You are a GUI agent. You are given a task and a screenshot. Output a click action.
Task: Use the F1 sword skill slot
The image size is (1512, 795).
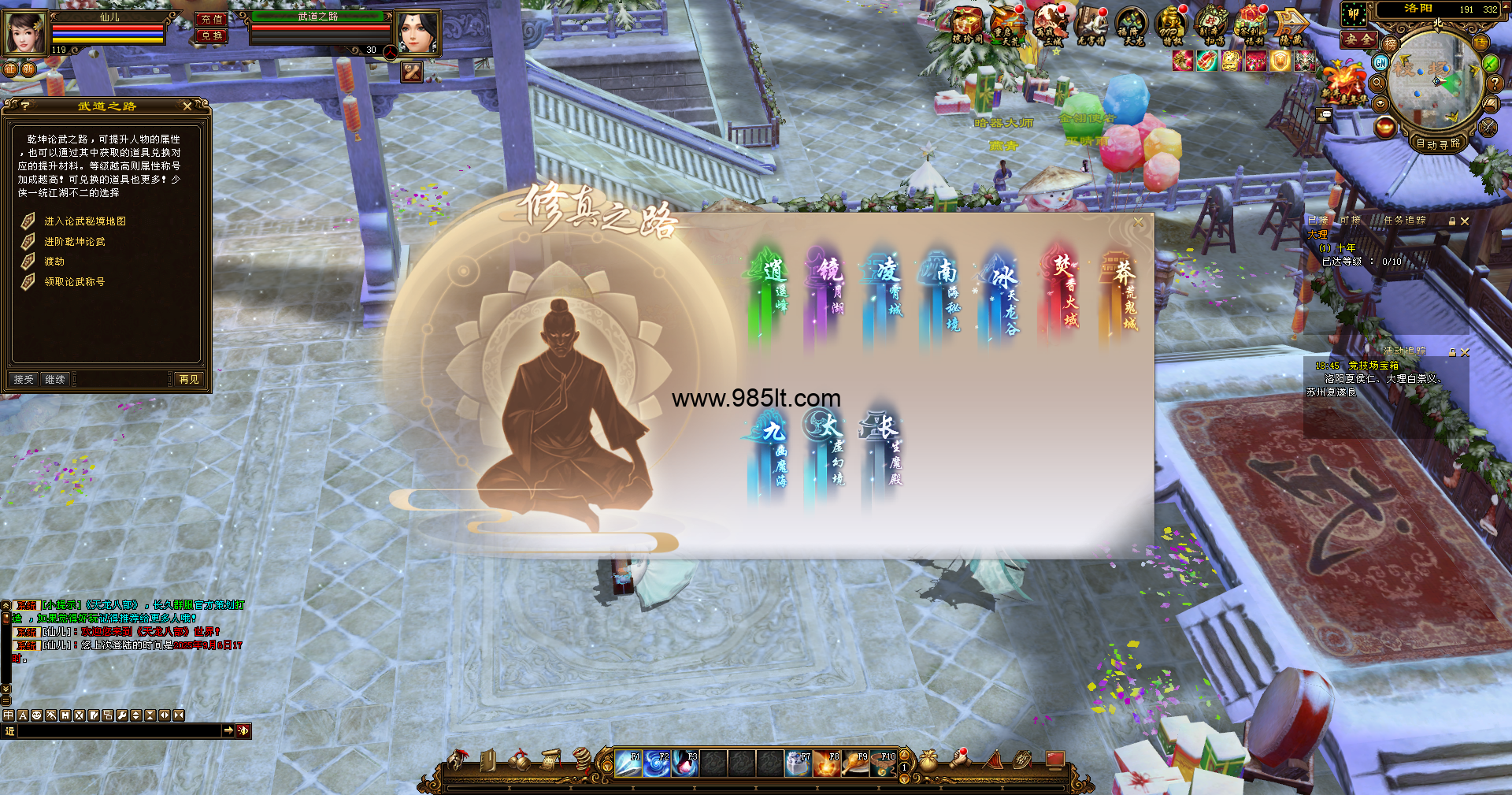[628, 763]
